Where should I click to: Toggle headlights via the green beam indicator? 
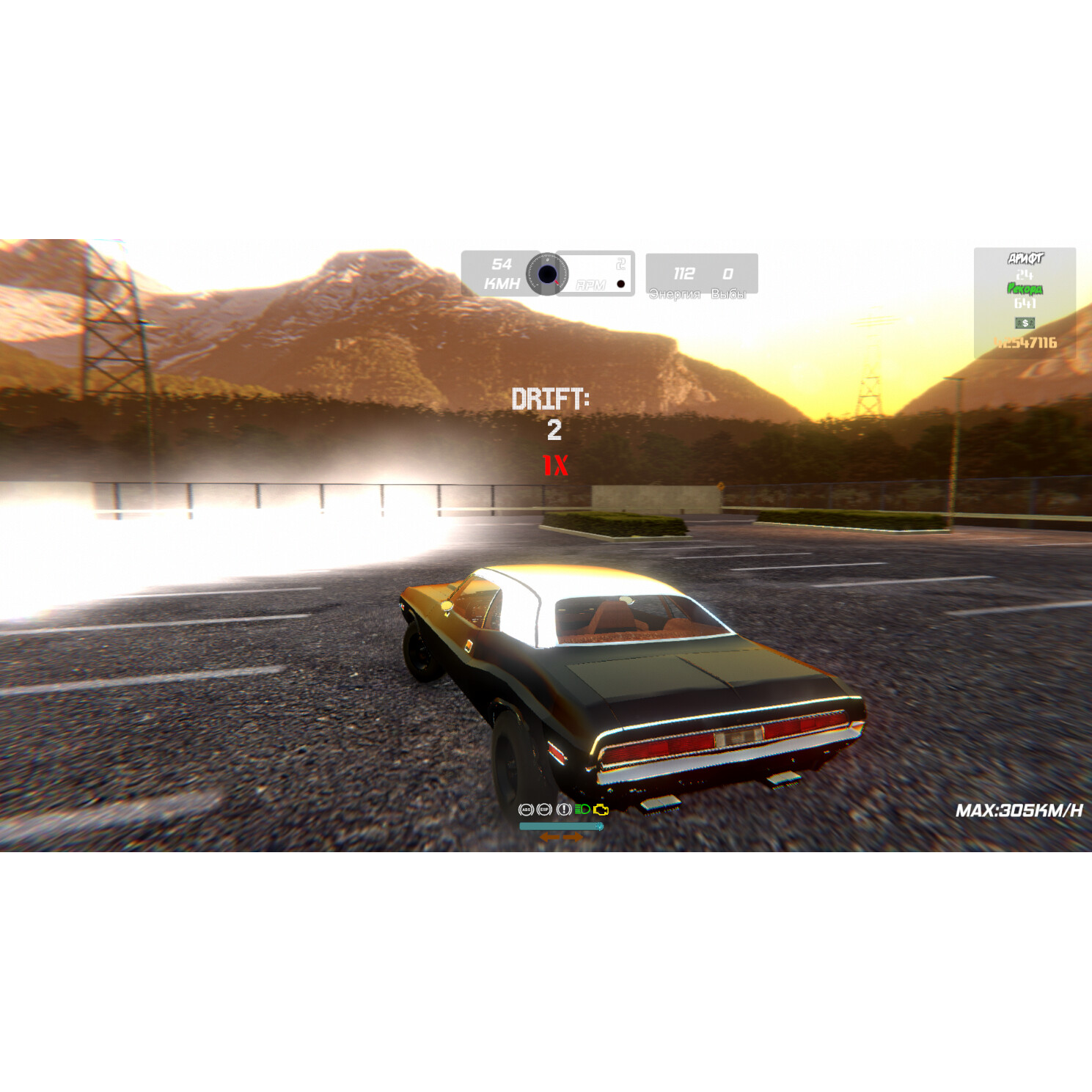tap(583, 809)
